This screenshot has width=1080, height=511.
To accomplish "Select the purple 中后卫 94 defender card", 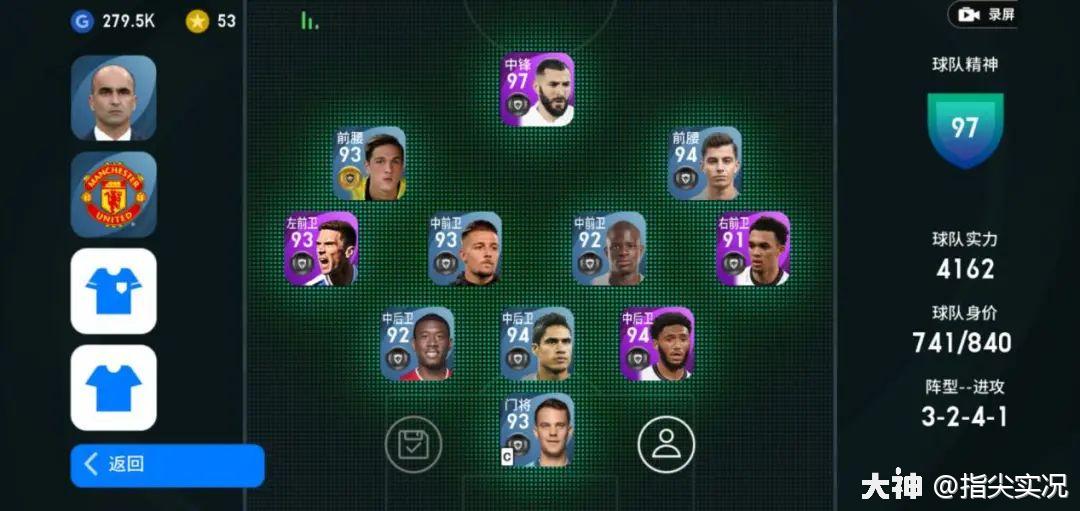I will point(657,344).
